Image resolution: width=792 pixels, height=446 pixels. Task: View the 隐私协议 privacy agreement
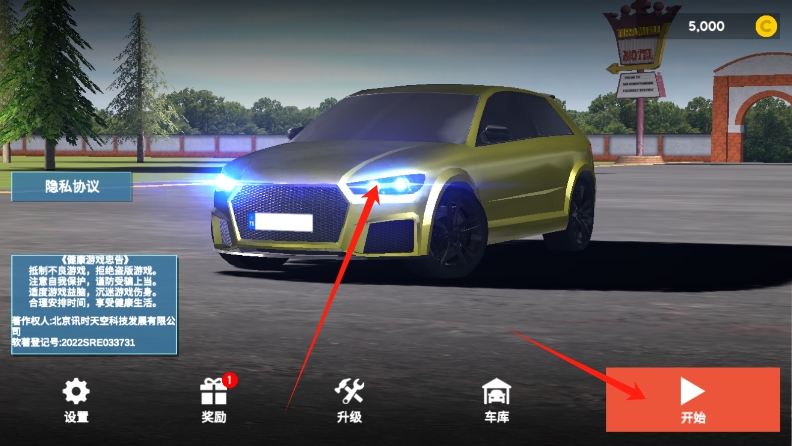coord(72,186)
